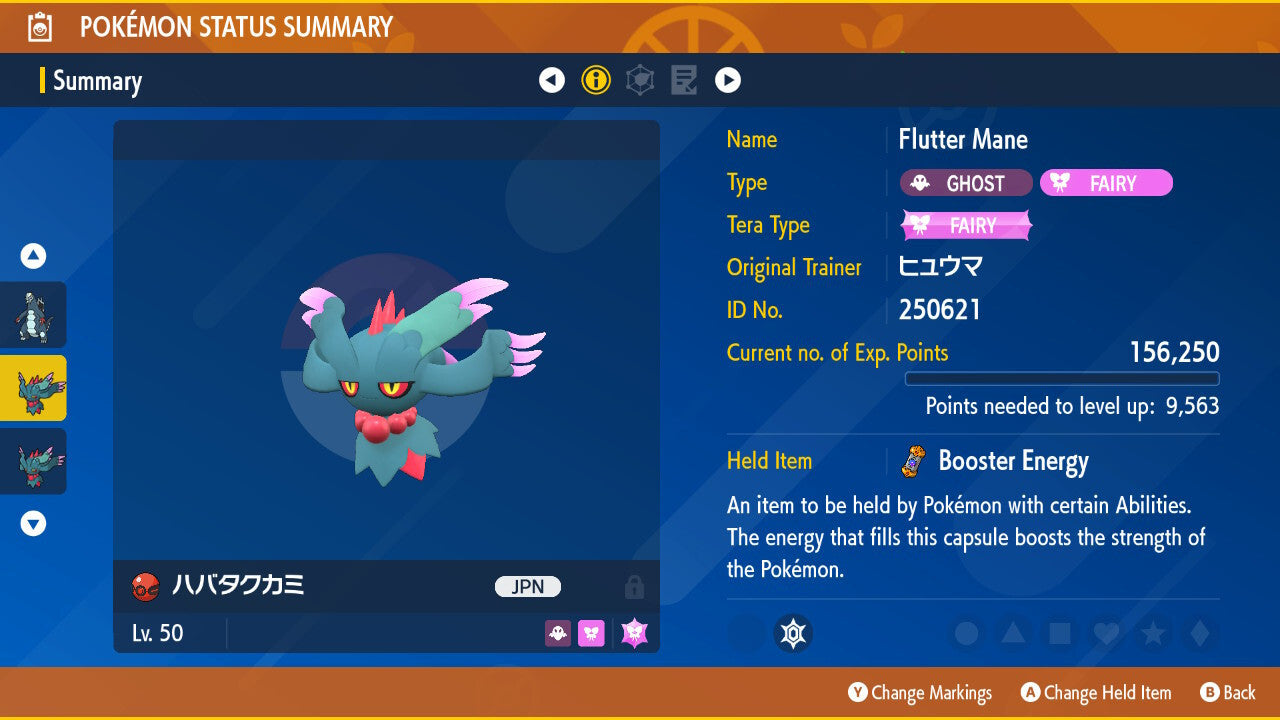Screen dimensions: 1280x720
Task: Toggle the square marking
Action: 1059,633
